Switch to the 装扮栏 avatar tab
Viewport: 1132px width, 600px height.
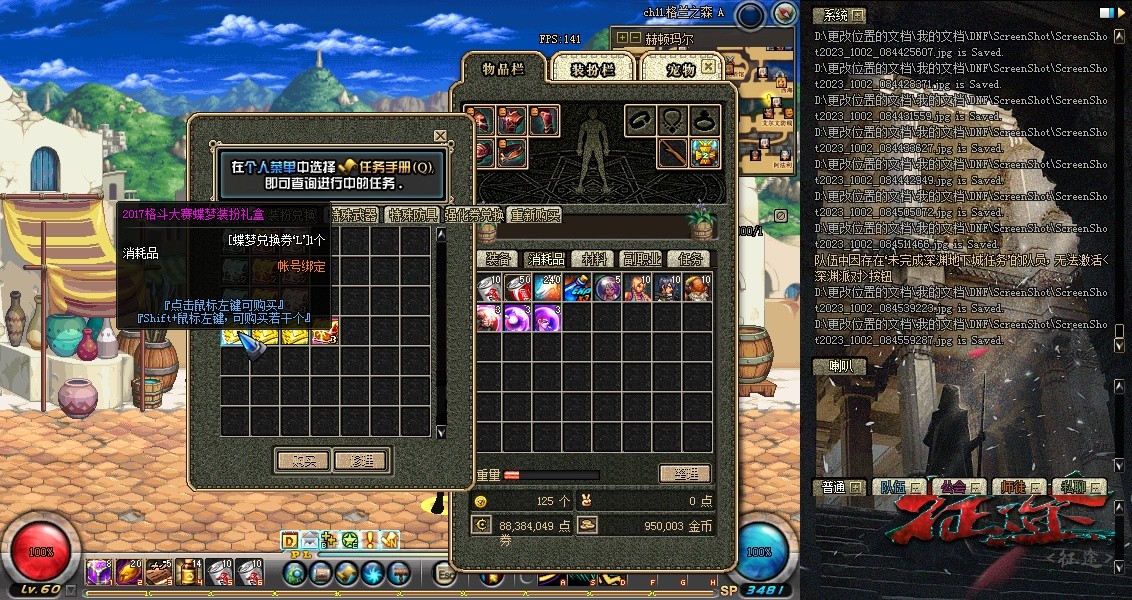click(x=591, y=69)
